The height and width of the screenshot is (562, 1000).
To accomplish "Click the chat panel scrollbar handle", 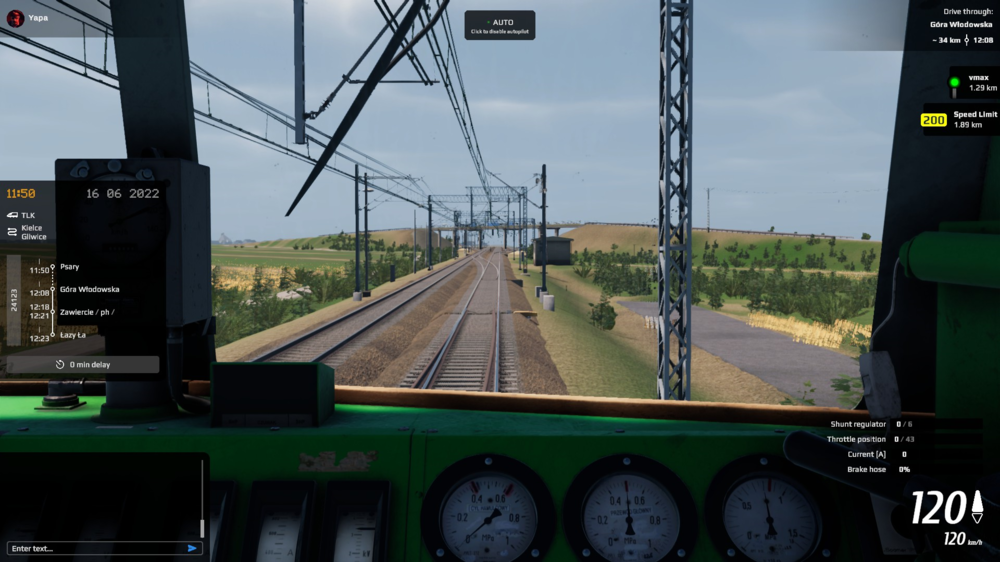I will (202, 526).
